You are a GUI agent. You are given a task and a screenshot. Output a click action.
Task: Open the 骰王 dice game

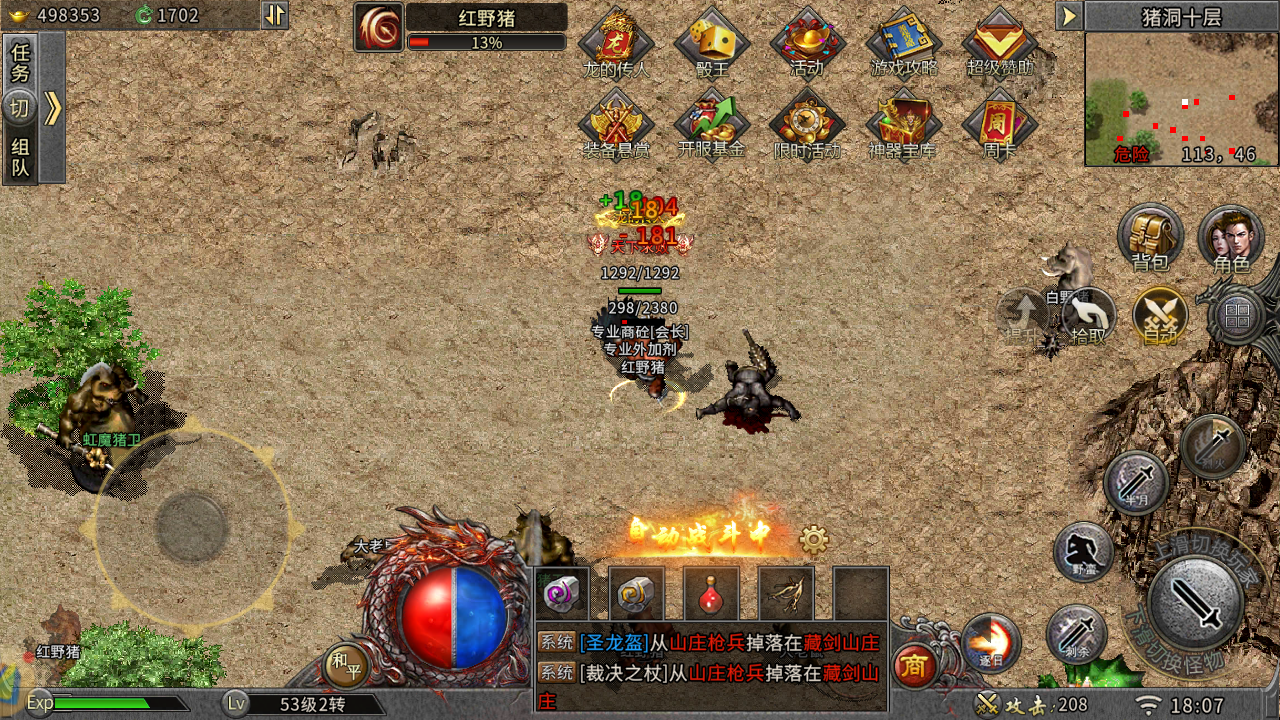pos(712,43)
